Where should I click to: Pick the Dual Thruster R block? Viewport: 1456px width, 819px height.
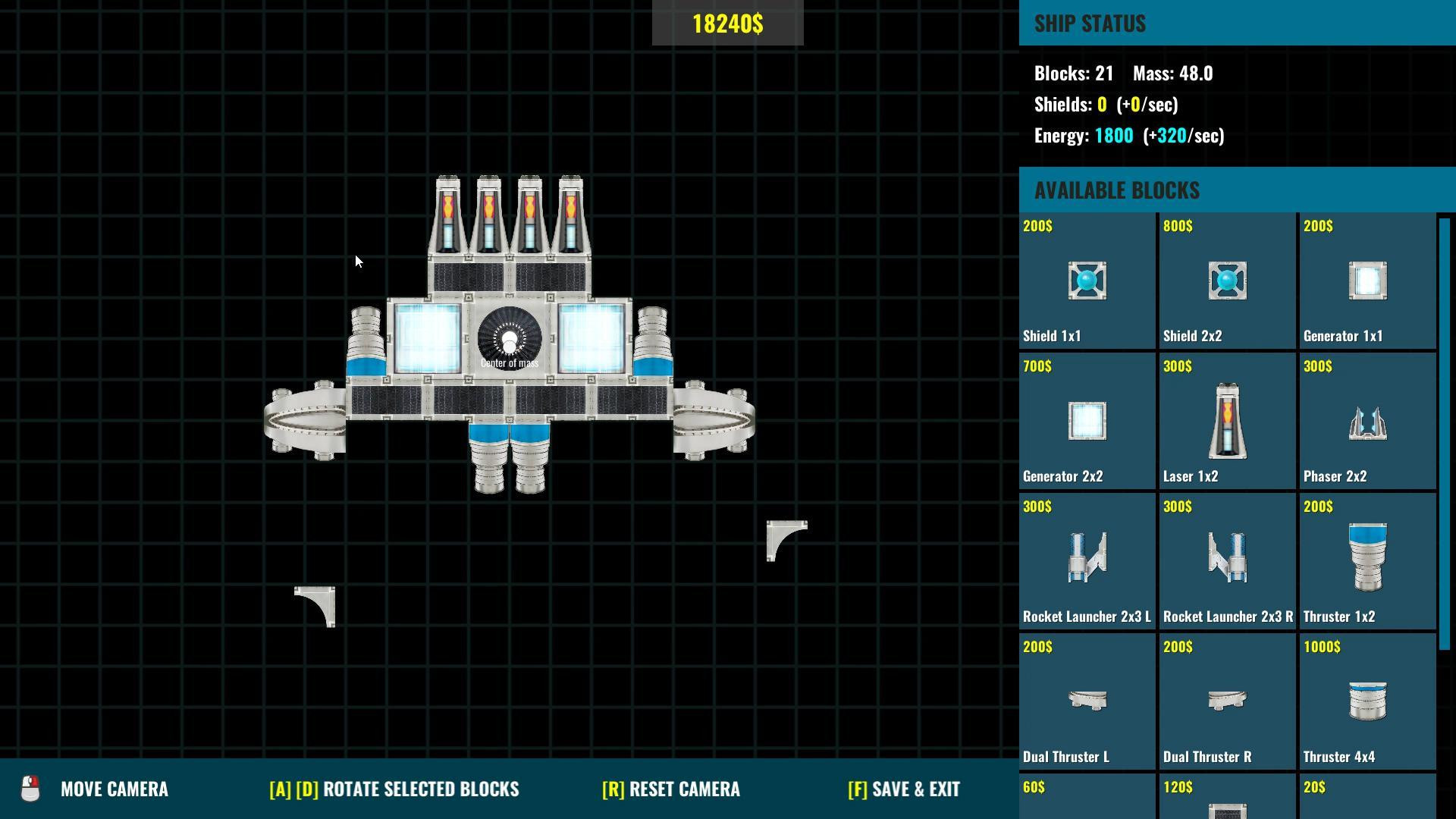(1227, 701)
